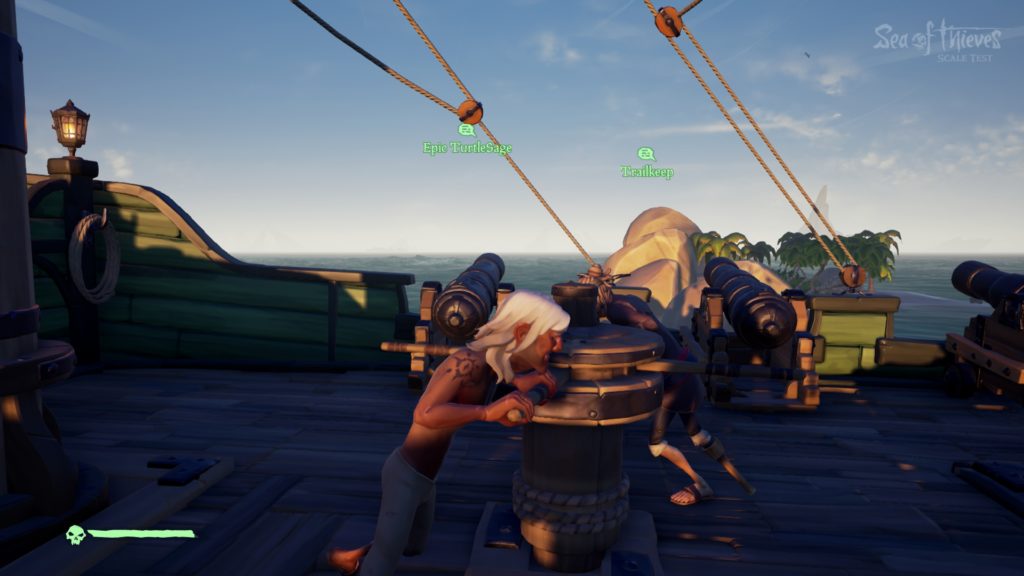Click the speech bubble icon above Trailkeep
The height and width of the screenshot is (576, 1024).
click(x=646, y=154)
